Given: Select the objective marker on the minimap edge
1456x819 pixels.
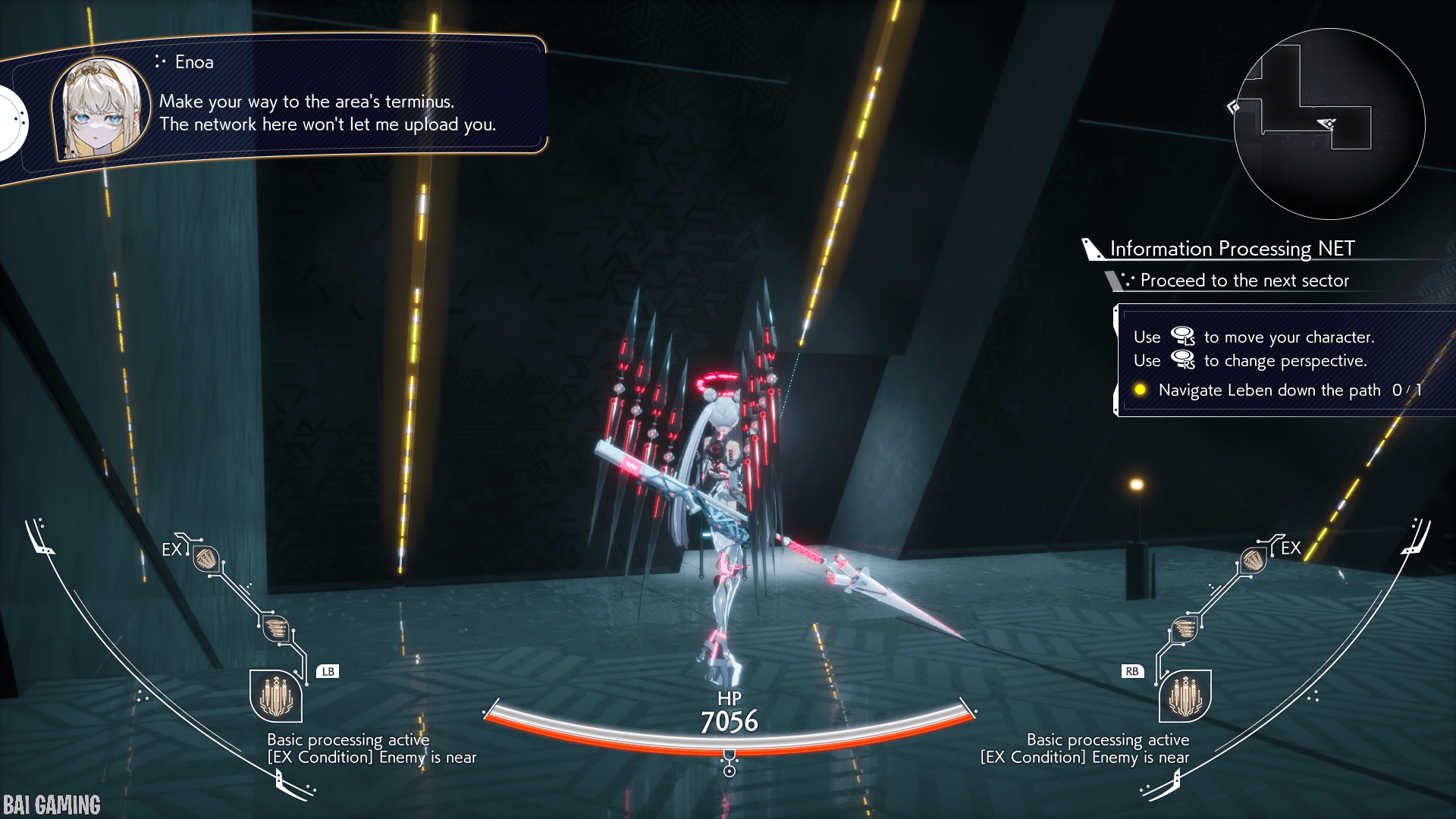Looking at the screenshot, I should (x=1234, y=107).
